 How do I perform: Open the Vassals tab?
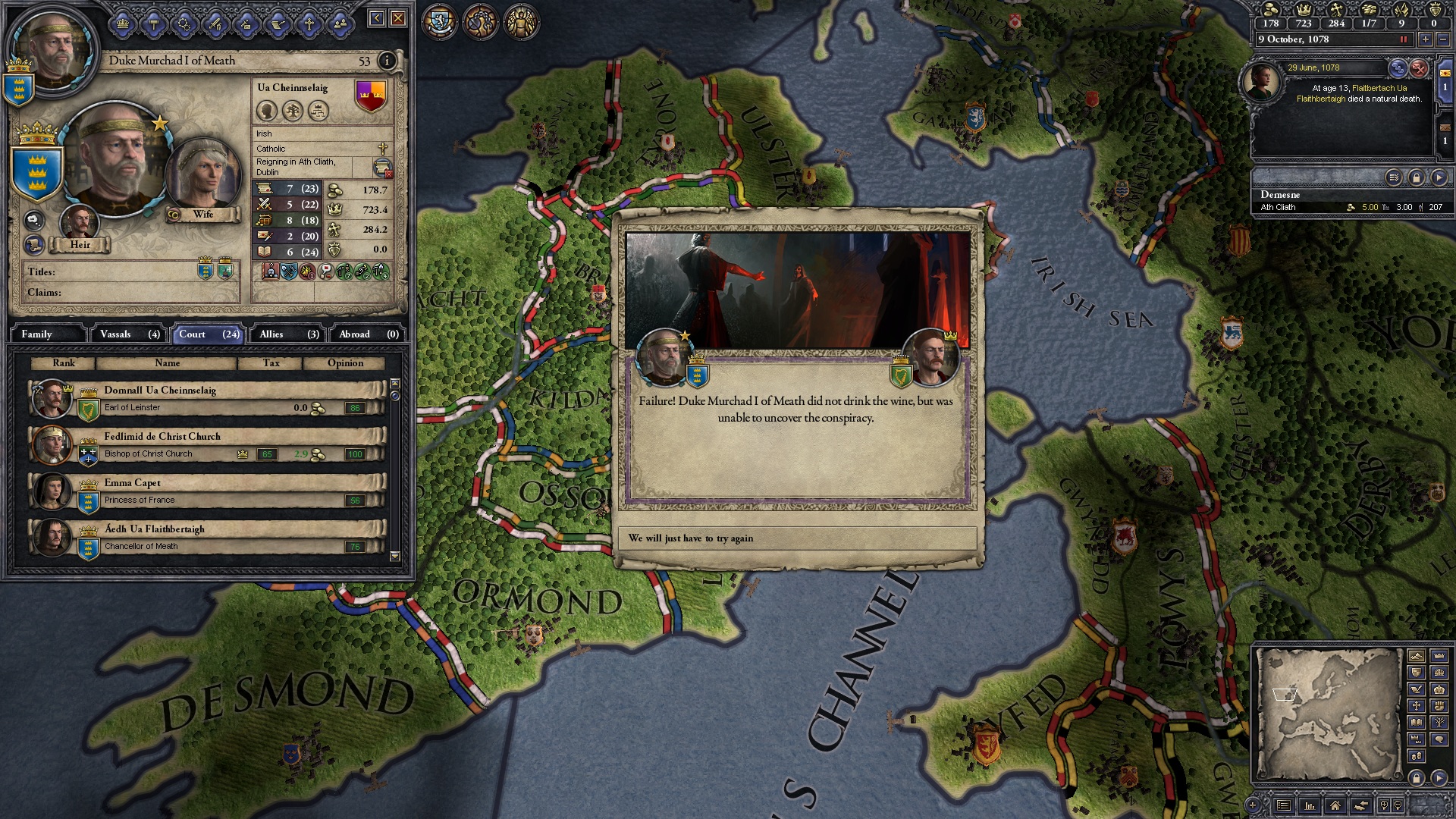click(x=130, y=334)
